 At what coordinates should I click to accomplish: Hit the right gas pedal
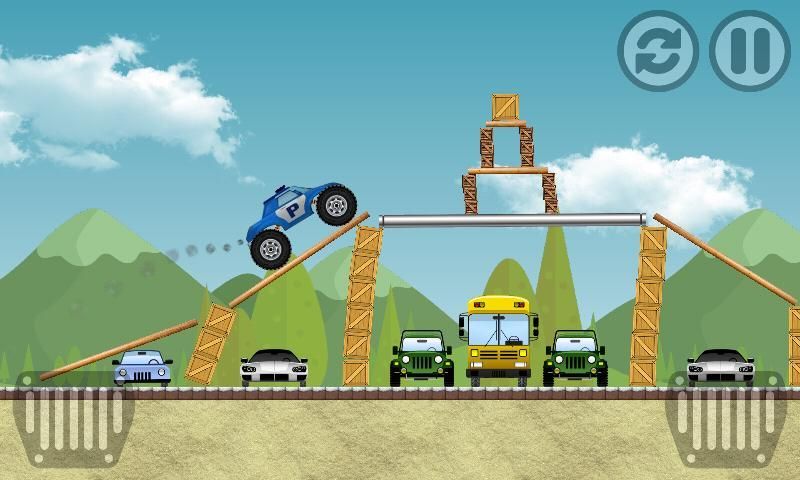tap(726, 418)
